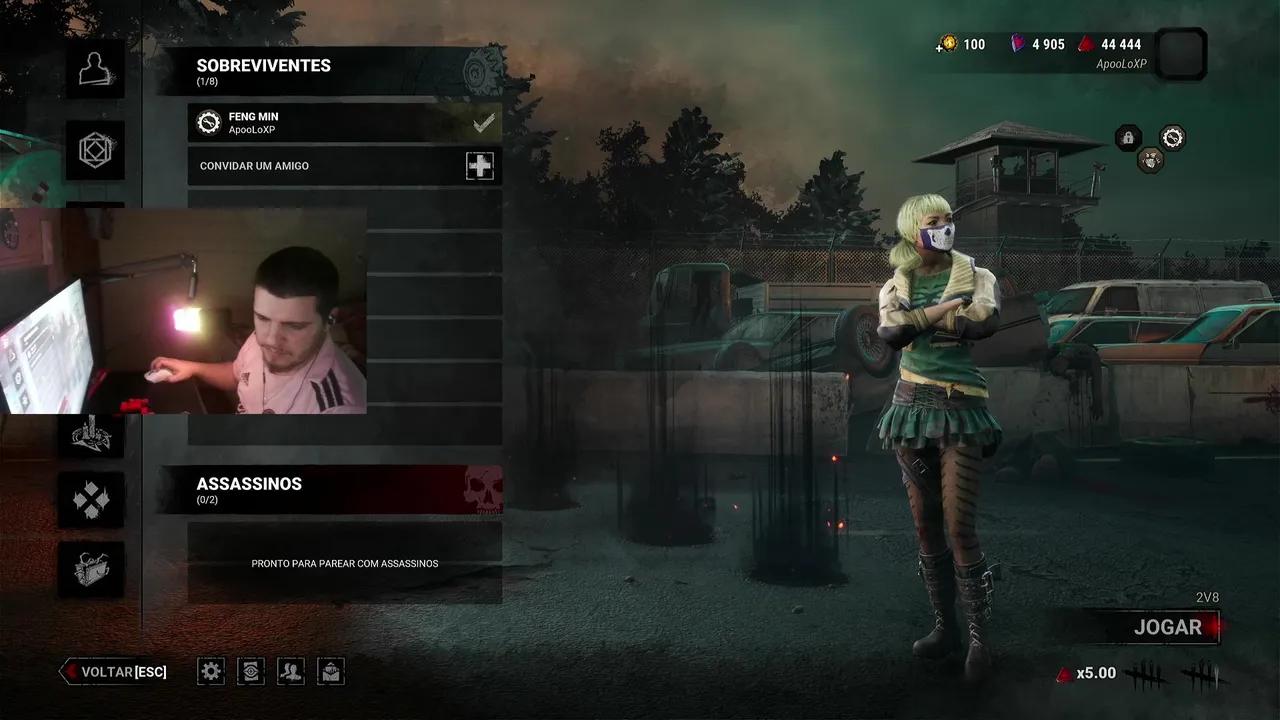The width and height of the screenshot is (1280, 720).
Task: Open the settings gear at the bottom
Action: 210,671
